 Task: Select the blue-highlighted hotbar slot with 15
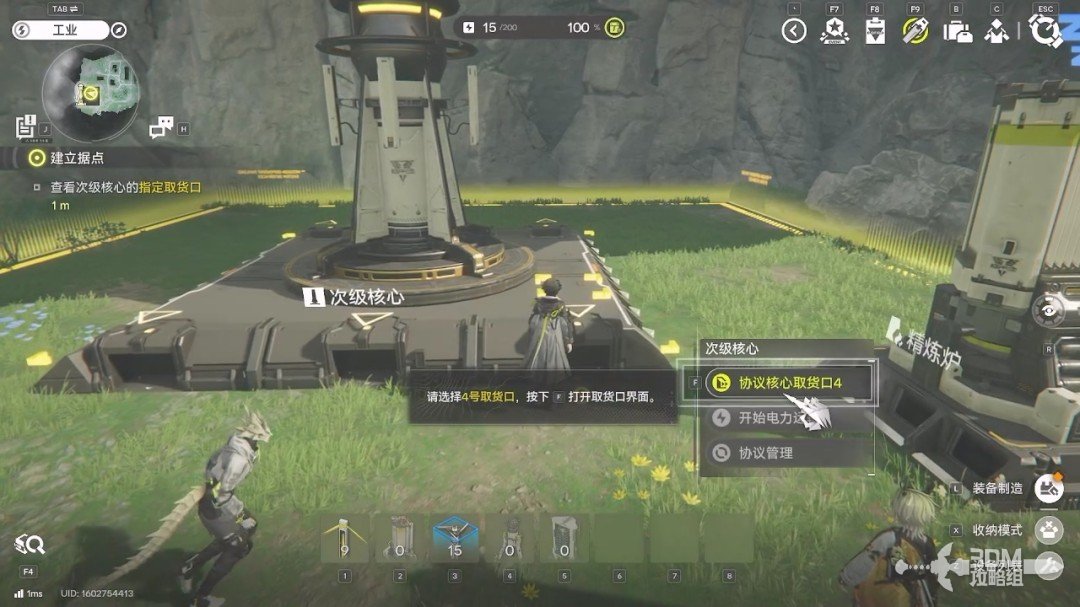[455, 540]
